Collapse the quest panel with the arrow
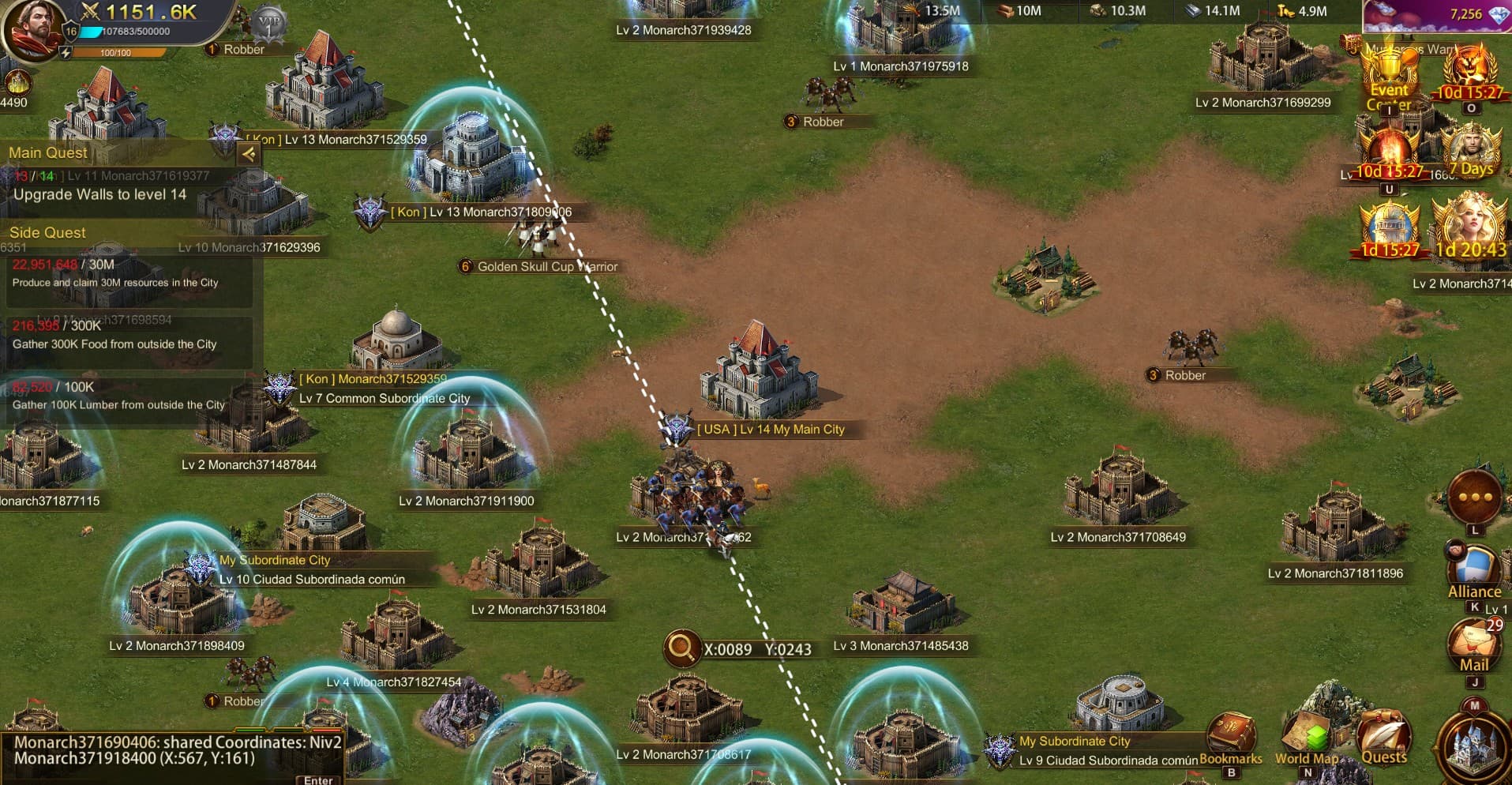Image resolution: width=1512 pixels, height=785 pixels. [249, 154]
